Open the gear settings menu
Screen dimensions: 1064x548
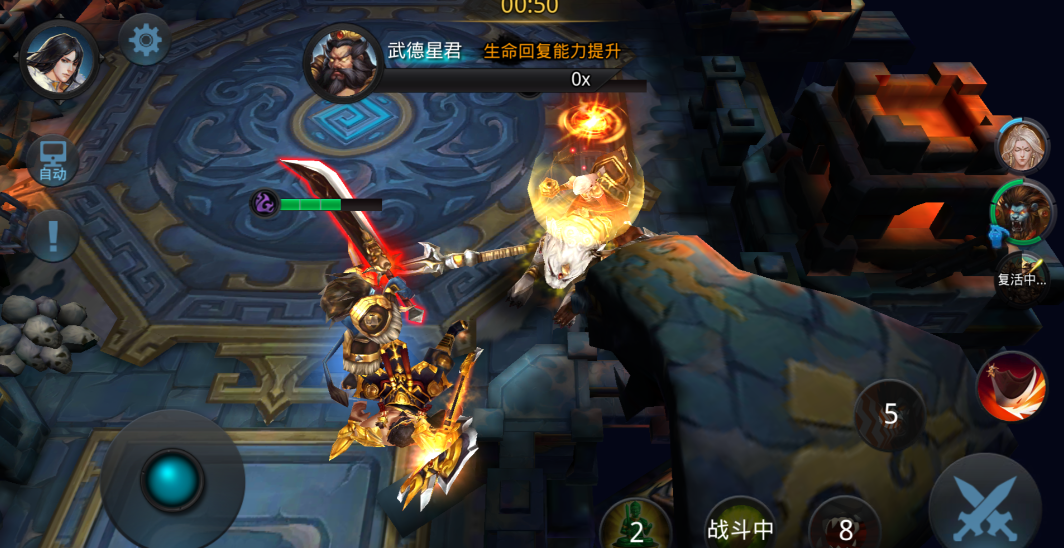(x=144, y=40)
